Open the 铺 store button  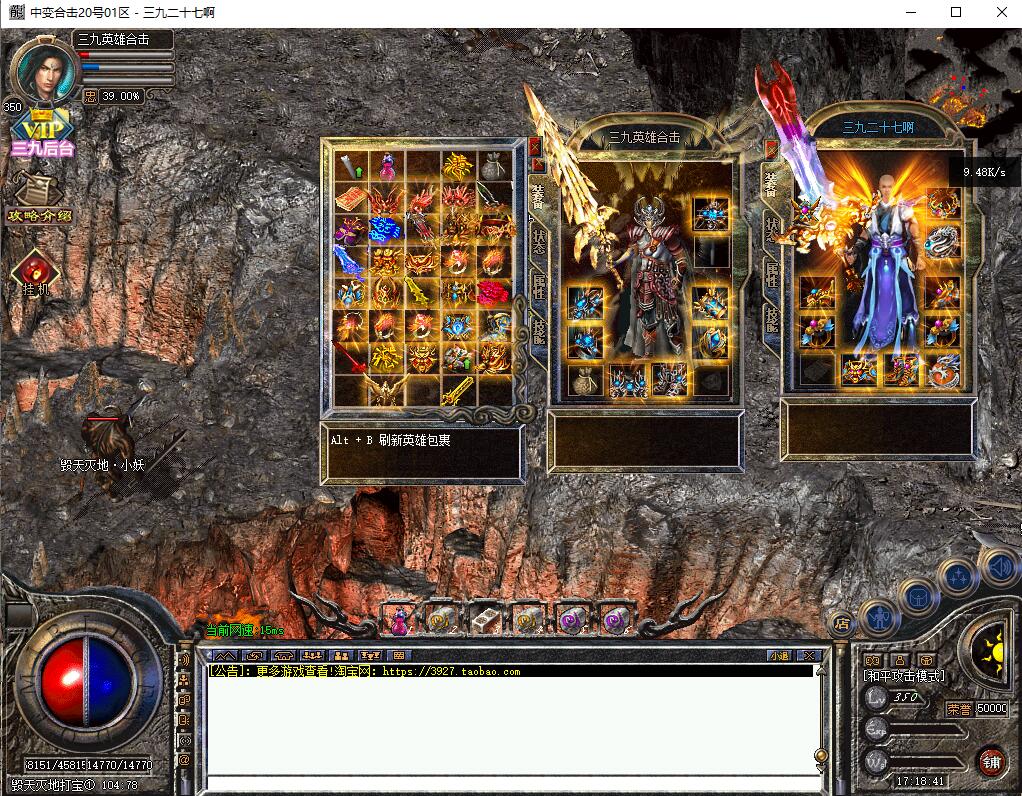point(990,762)
